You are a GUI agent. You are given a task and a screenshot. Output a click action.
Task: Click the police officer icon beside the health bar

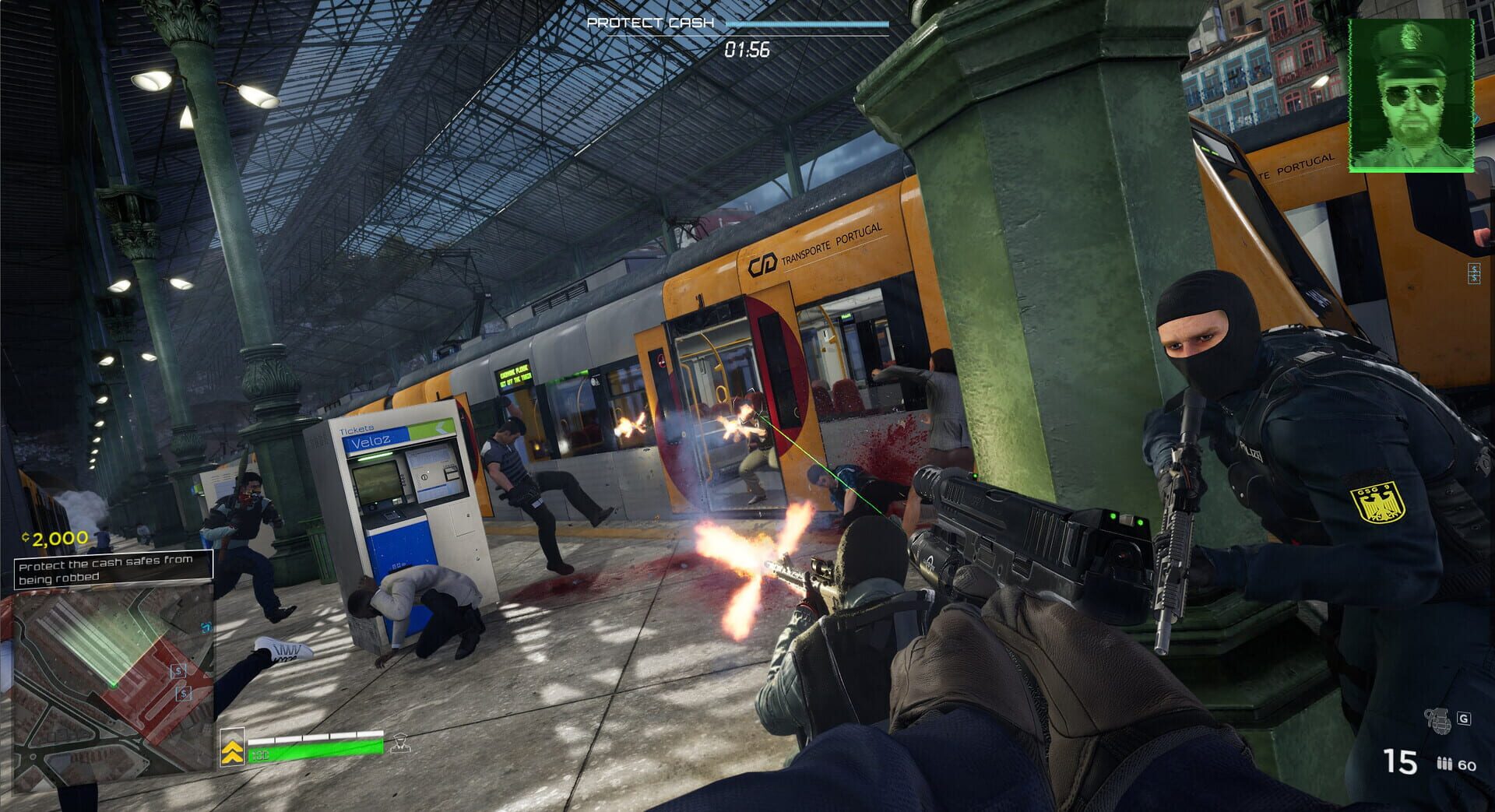click(x=402, y=745)
